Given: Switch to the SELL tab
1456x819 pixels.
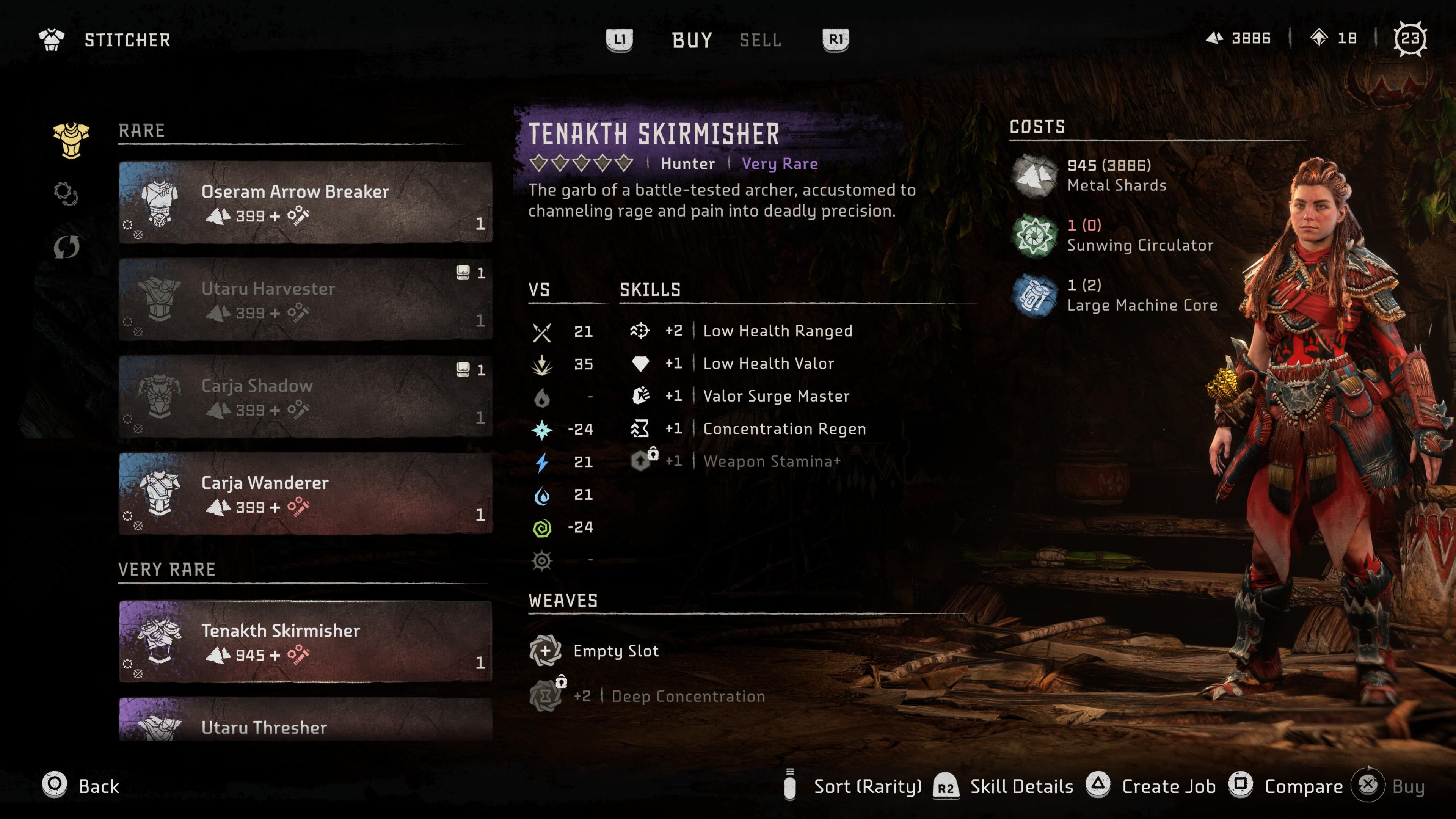Looking at the screenshot, I should click(x=760, y=40).
